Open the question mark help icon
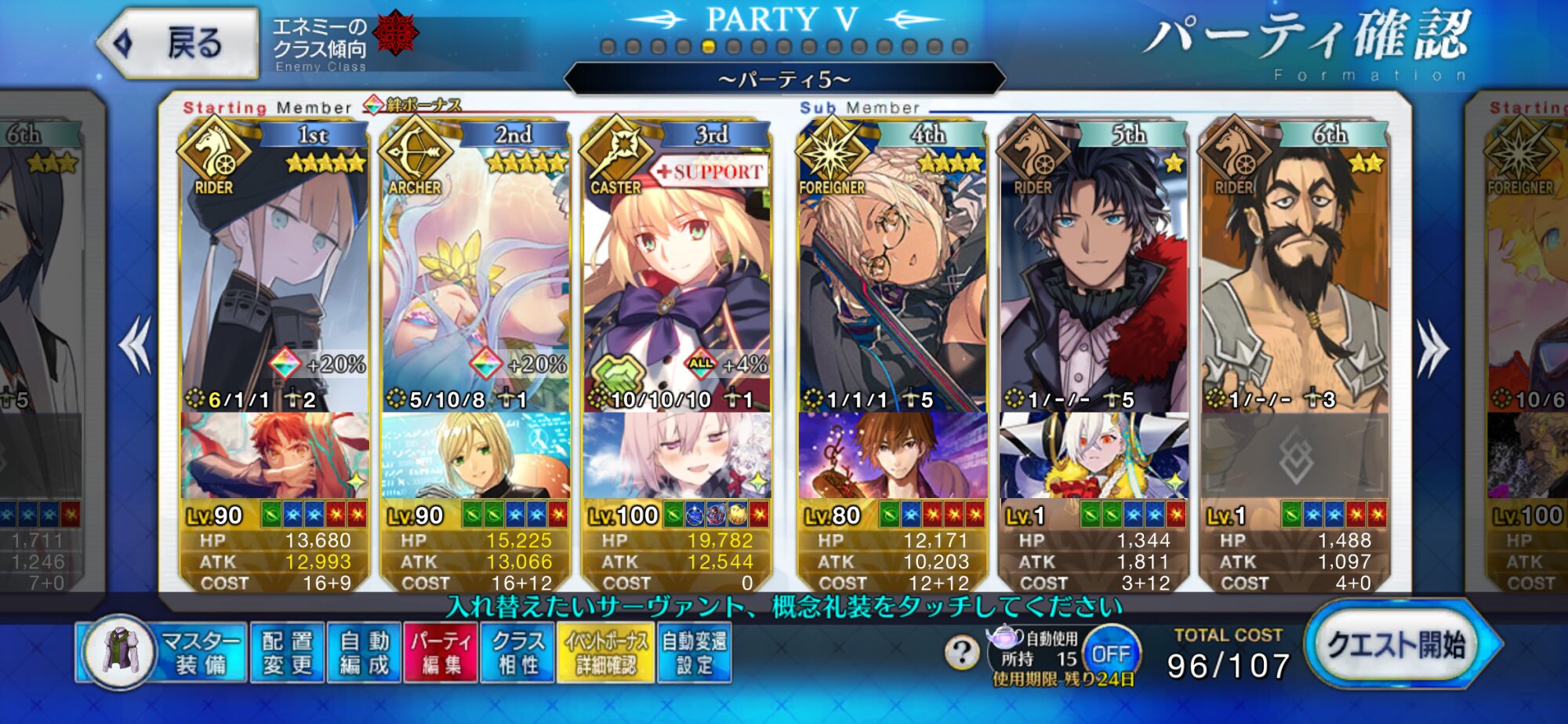 (962, 651)
